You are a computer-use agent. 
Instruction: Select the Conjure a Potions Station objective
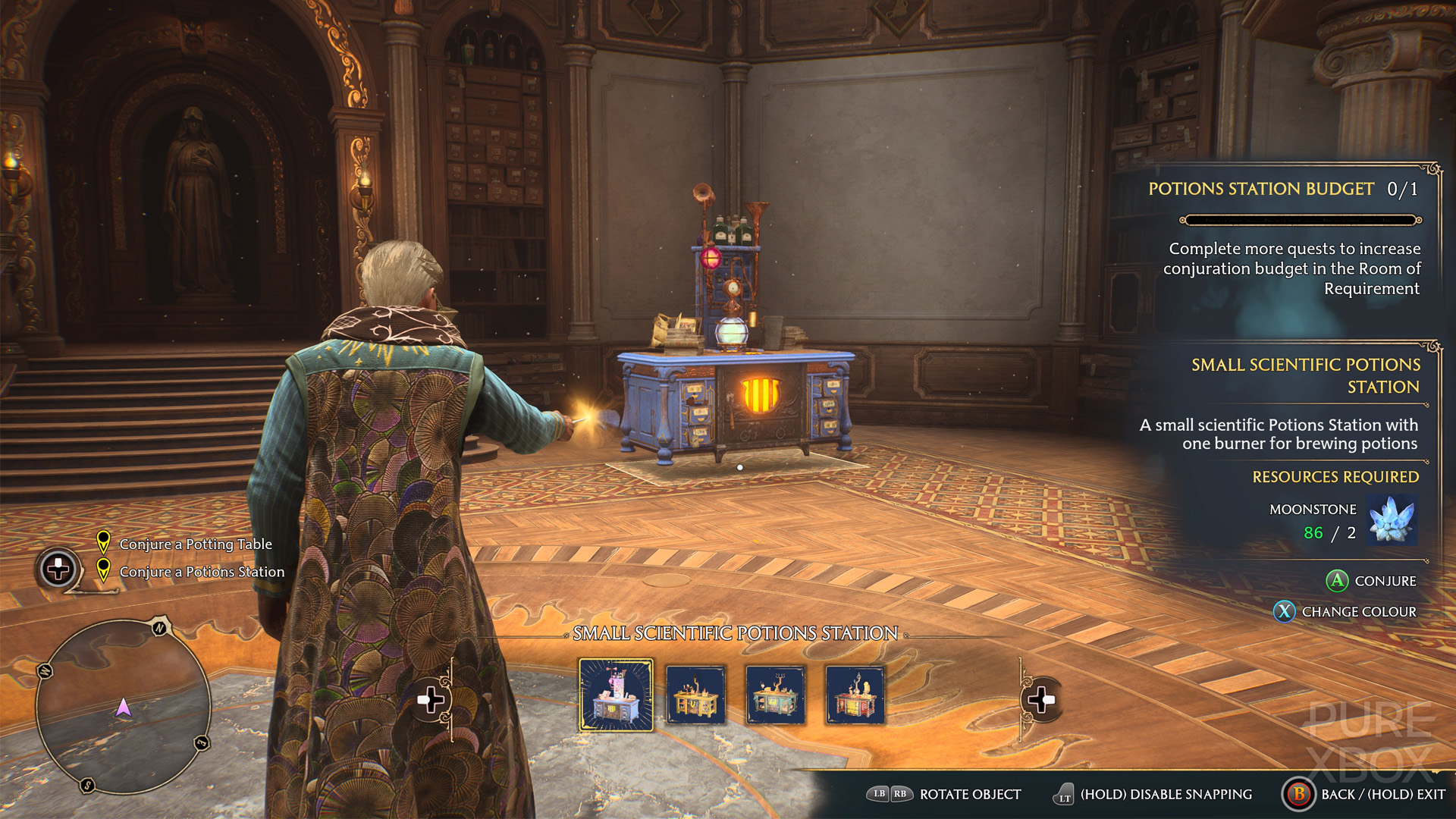[202, 572]
